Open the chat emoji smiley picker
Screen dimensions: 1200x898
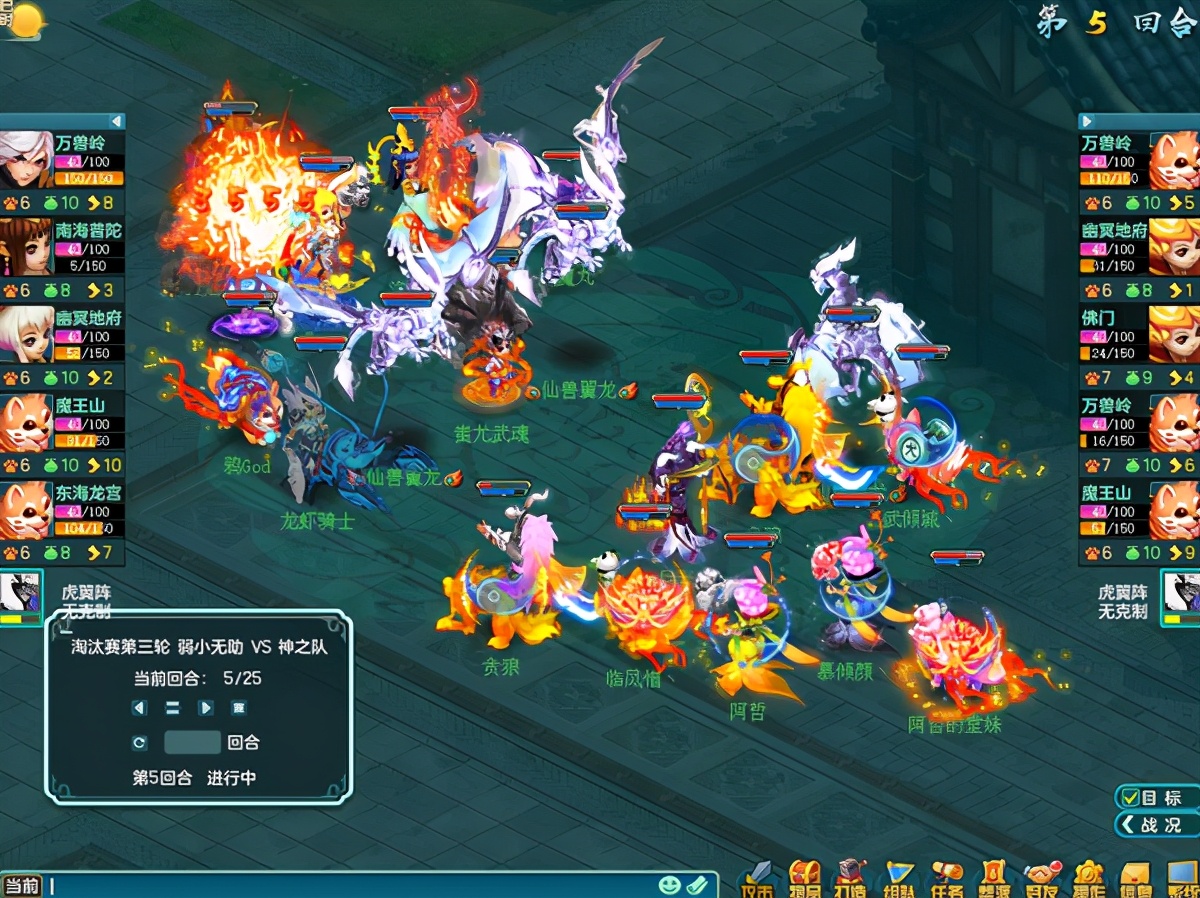(670, 885)
